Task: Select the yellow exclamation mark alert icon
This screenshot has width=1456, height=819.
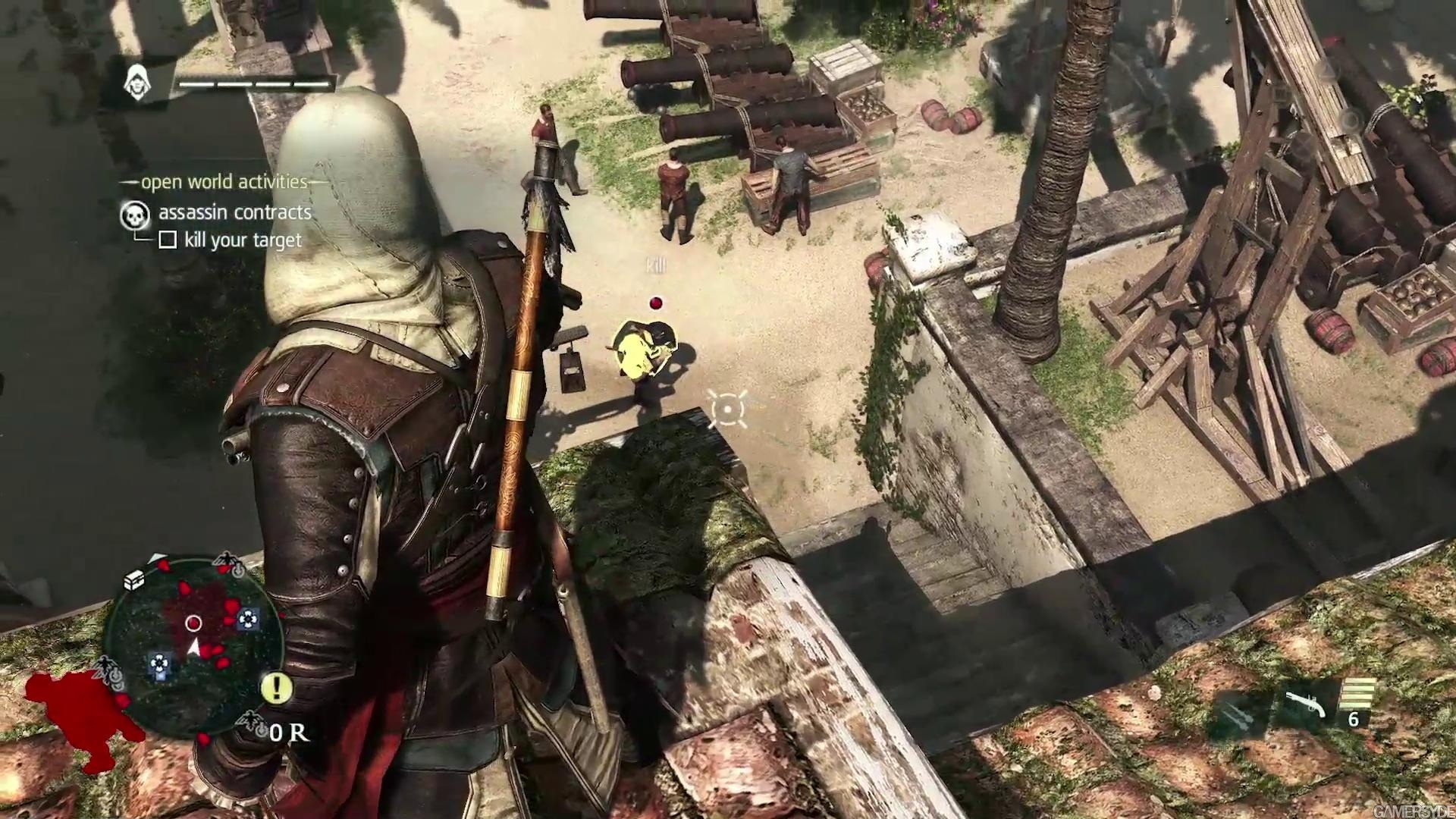Action: click(x=277, y=687)
